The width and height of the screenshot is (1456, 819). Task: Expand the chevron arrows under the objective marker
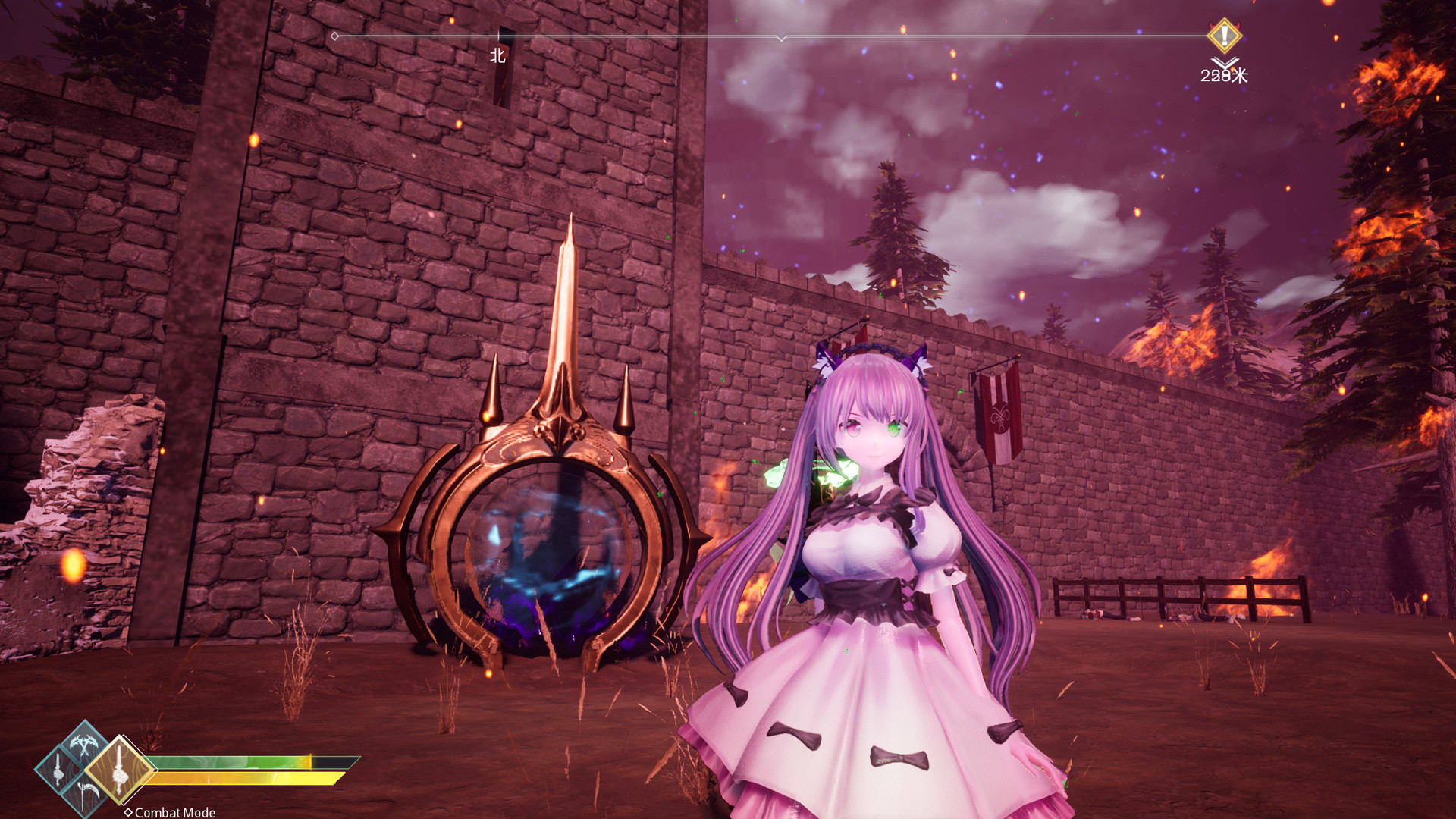[1223, 61]
